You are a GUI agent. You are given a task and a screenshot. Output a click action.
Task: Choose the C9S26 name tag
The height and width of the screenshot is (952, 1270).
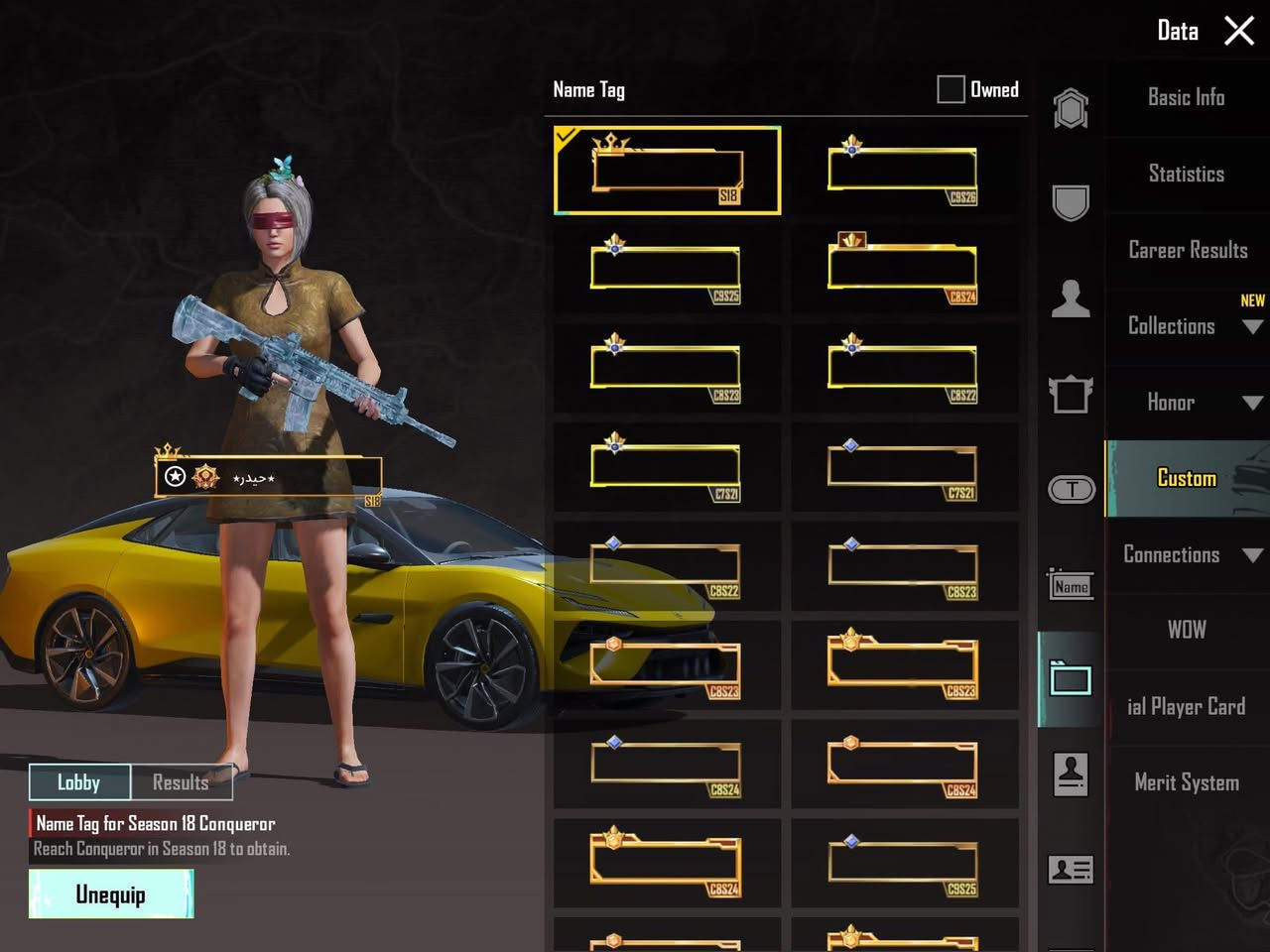[x=904, y=171]
